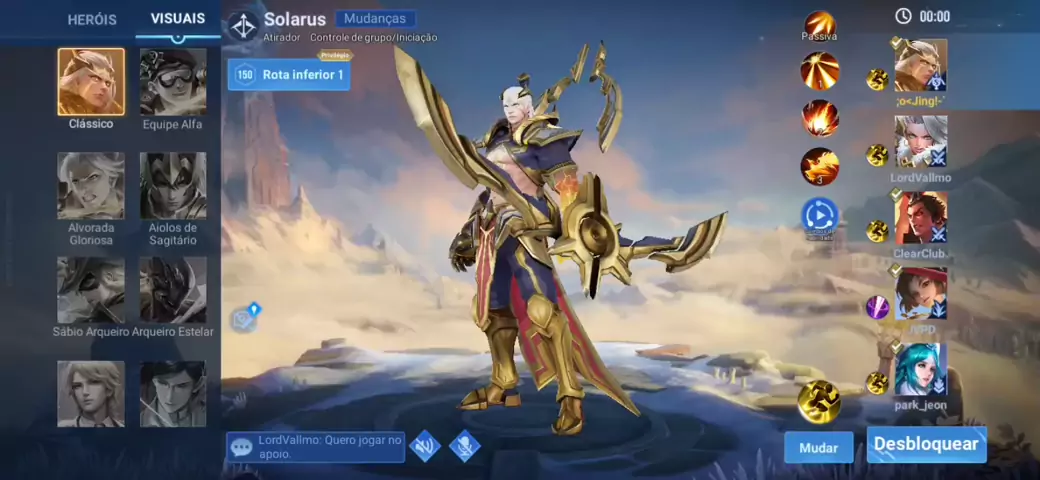Pick the Alvorada Gloriosa skin
The width and height of the screenshot is (1040, 480).
tap(91, 186)
